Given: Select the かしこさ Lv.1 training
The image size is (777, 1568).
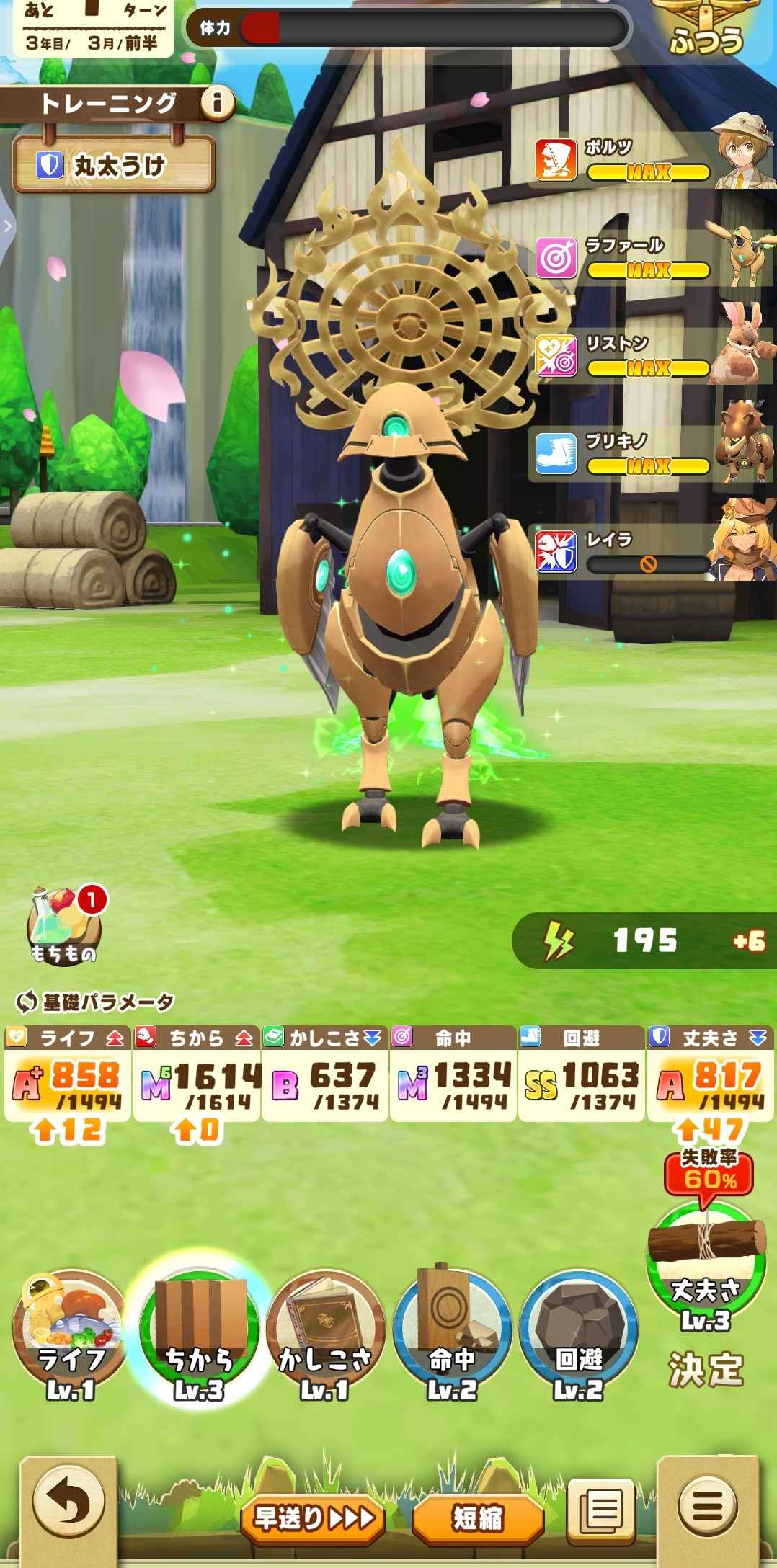Looking at the screenshot, I should [x=325, y=1337].
